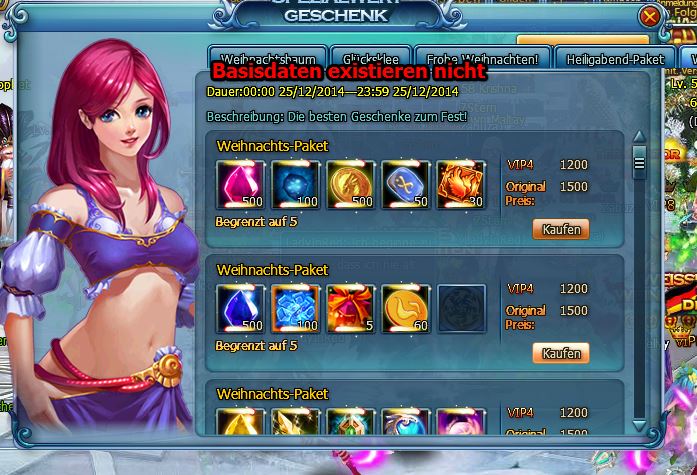Image resolution: width=697 pixels, height=475 pixels.
Task: Choose the gold coin item with 60
Action: 405,309
